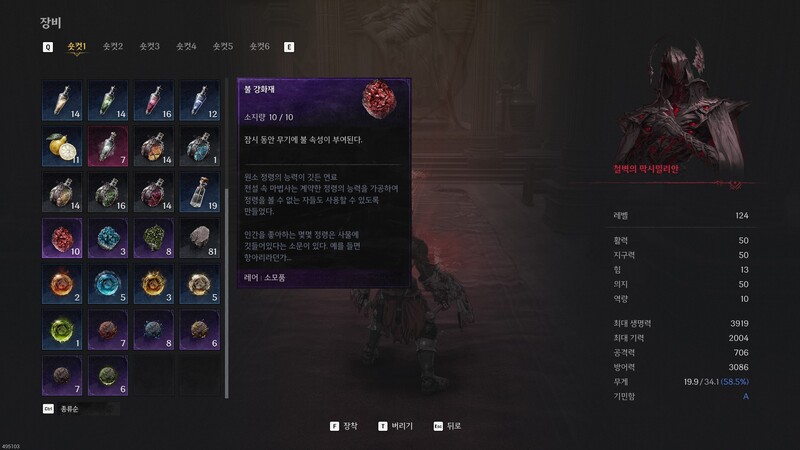Select the gray stone item with 81

tap(199, 238)
